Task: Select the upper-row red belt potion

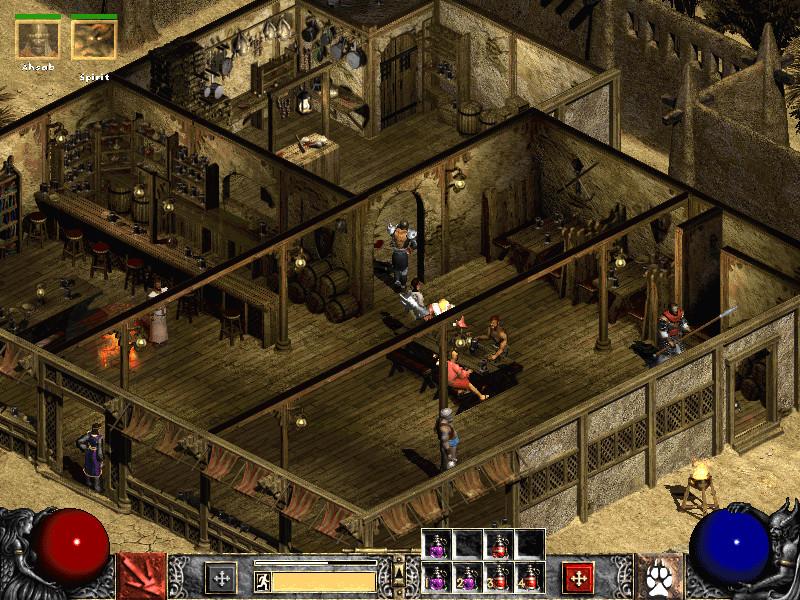Action: click(499, 545)
